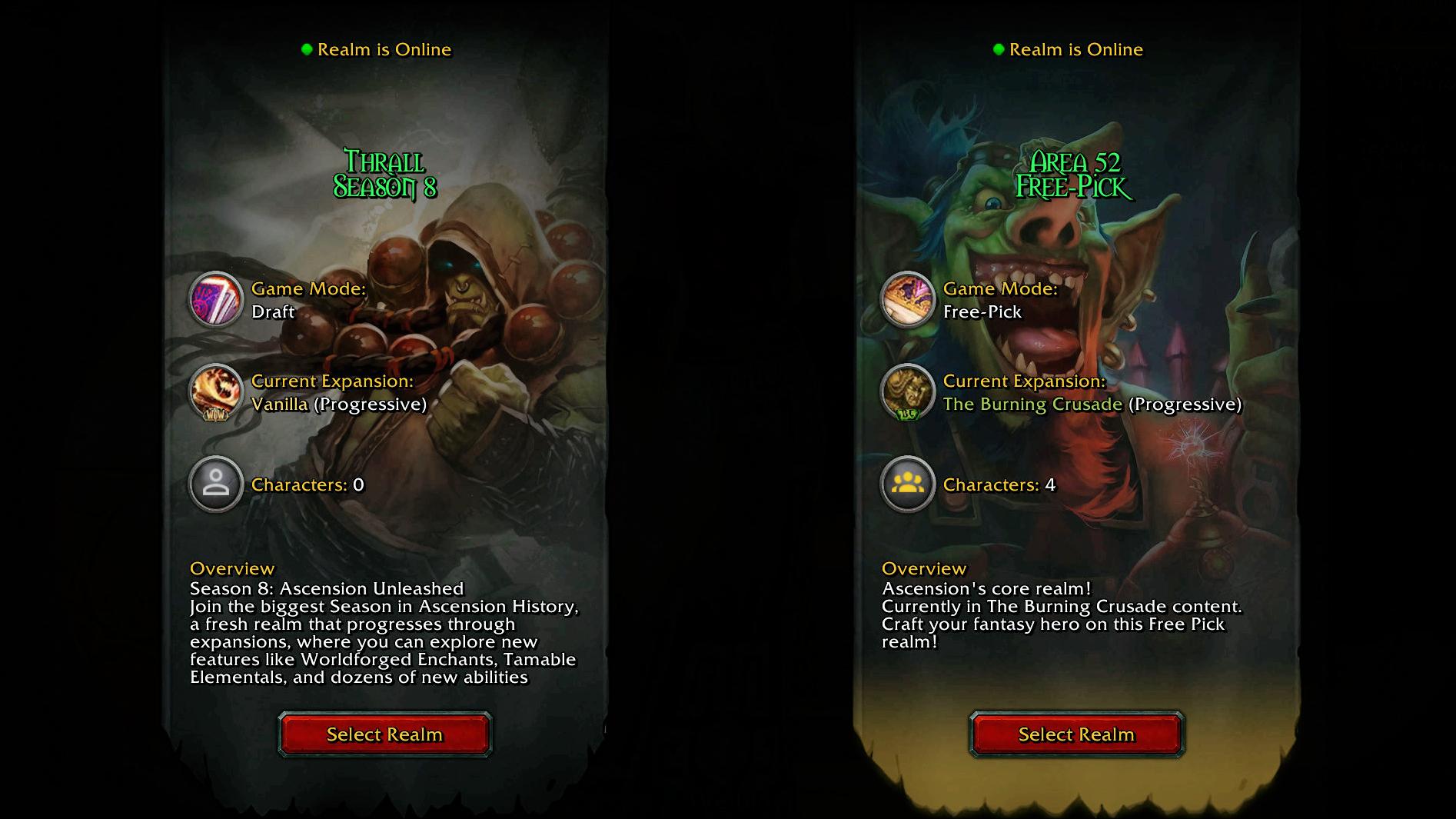
Task: Click the Burning Crusade expansion icon on Area 52
Action: point(908,392)
